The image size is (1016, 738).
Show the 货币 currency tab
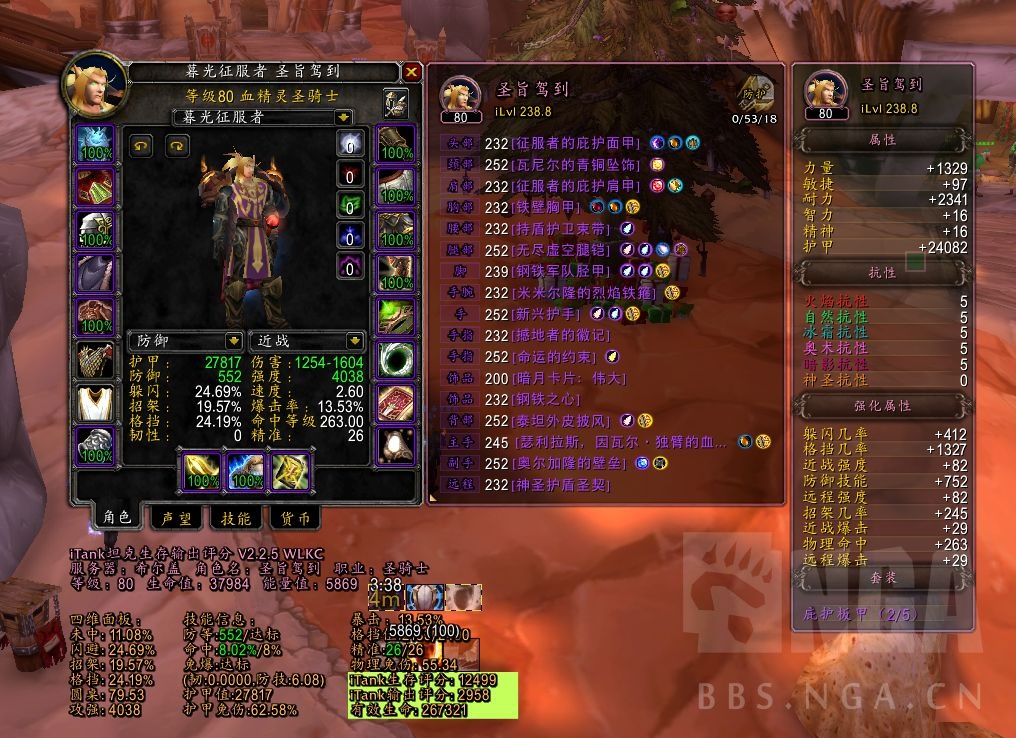click(294, 517)
